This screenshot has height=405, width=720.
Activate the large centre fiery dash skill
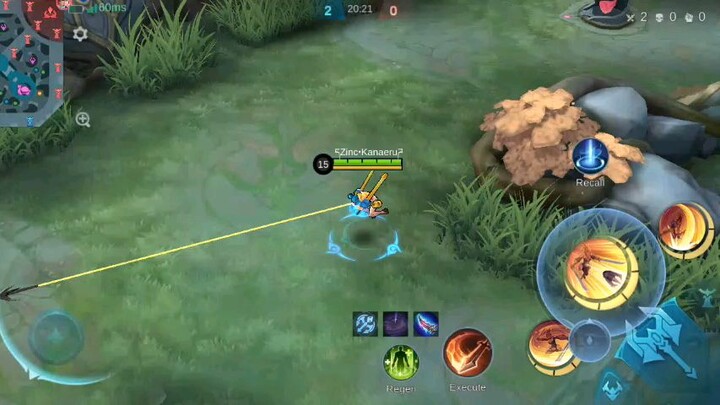(599, 272)
